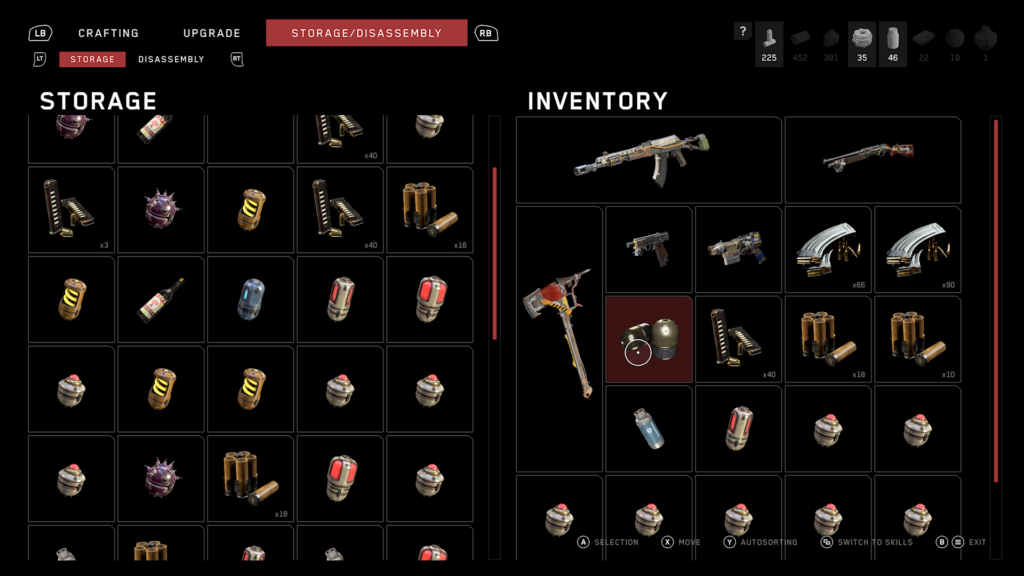Image resolution: width=1024 pixels, height=576 pixels.
Task: Switch to the Disassembly sub-tab
Action: point(171,59)
